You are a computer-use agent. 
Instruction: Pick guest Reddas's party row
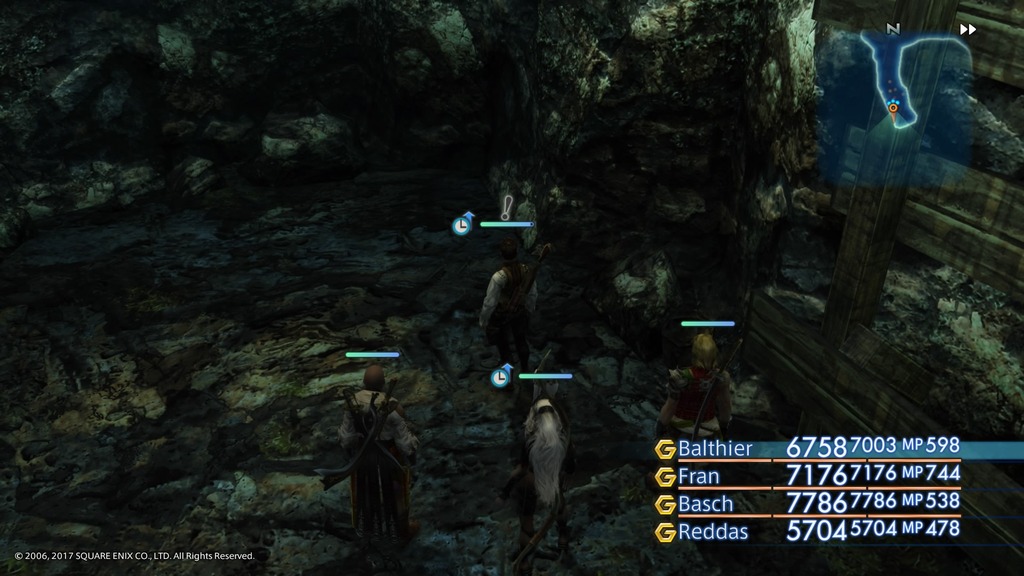(x=711, y=532)
